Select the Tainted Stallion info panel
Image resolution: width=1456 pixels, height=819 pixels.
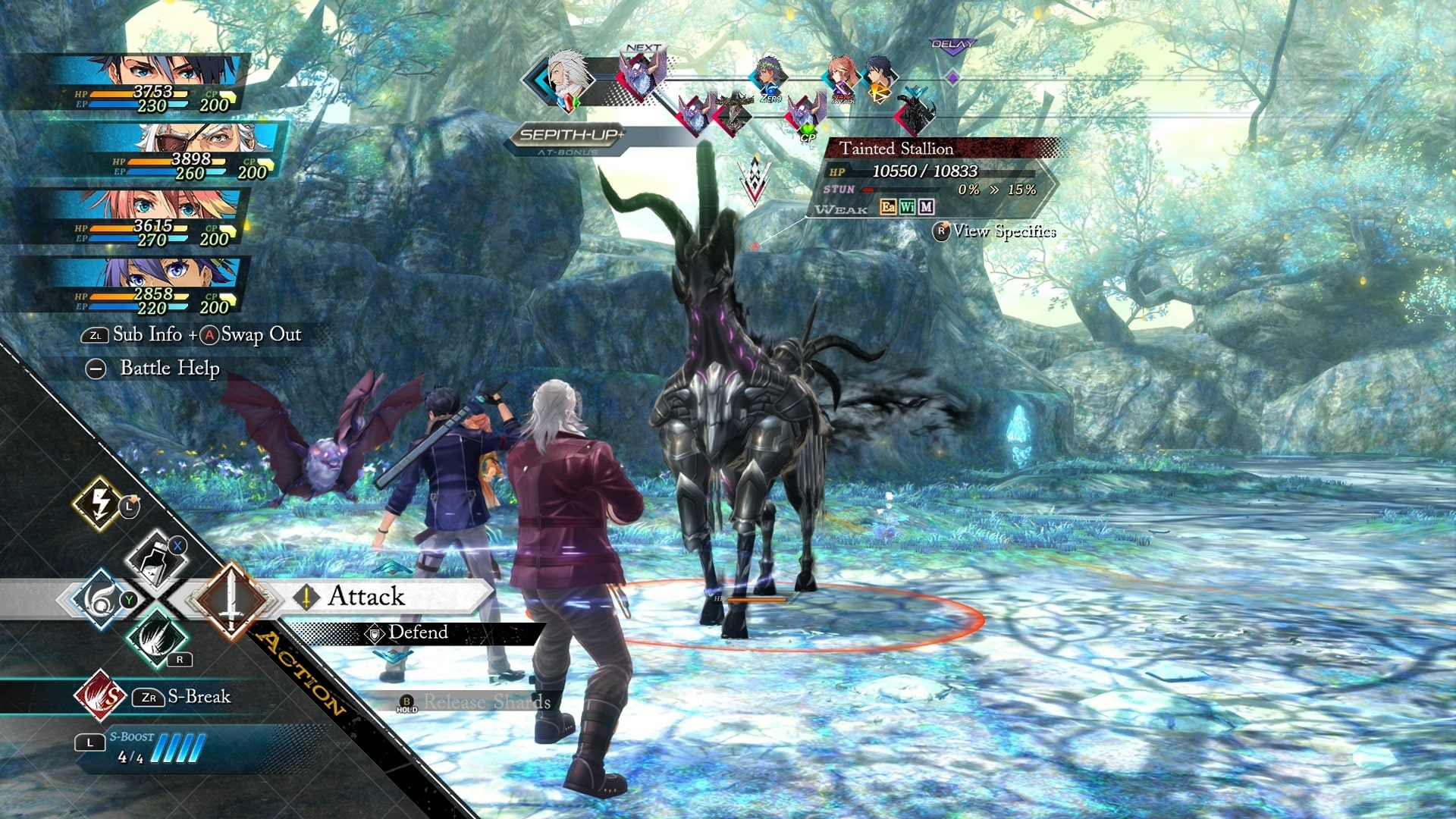(x=933, y=178)
